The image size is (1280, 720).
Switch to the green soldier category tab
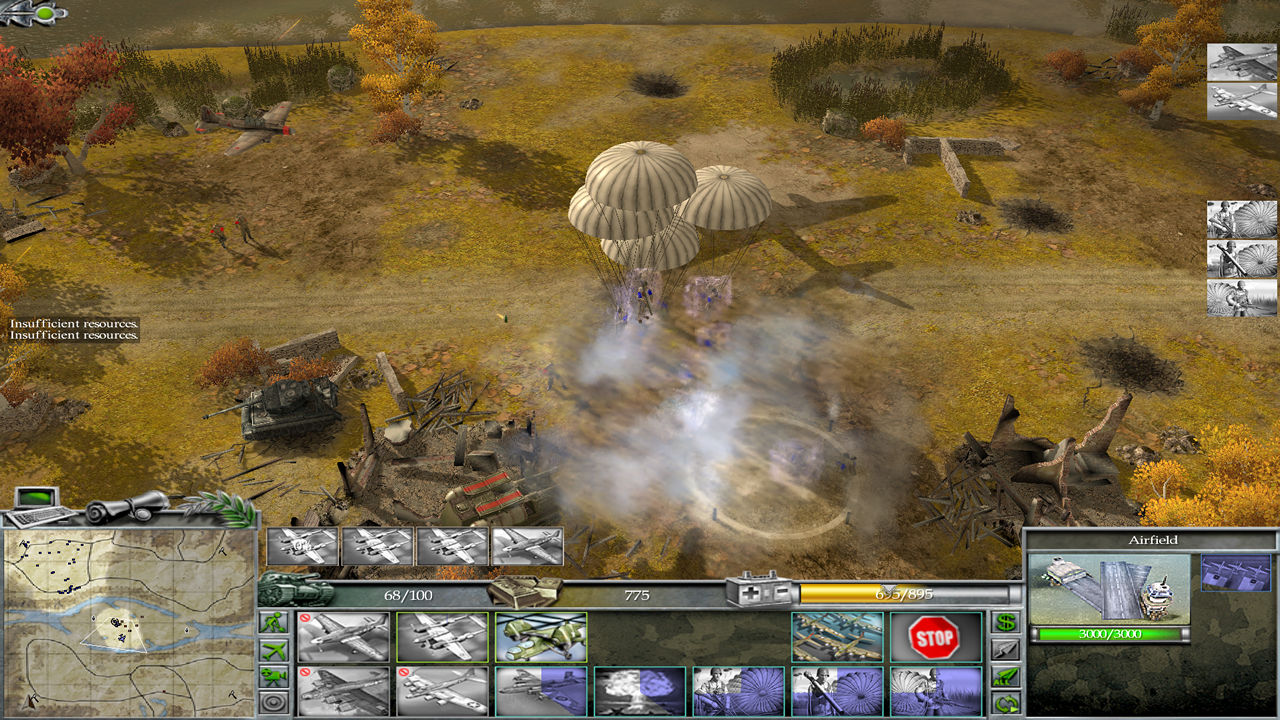tap(273, 622)
